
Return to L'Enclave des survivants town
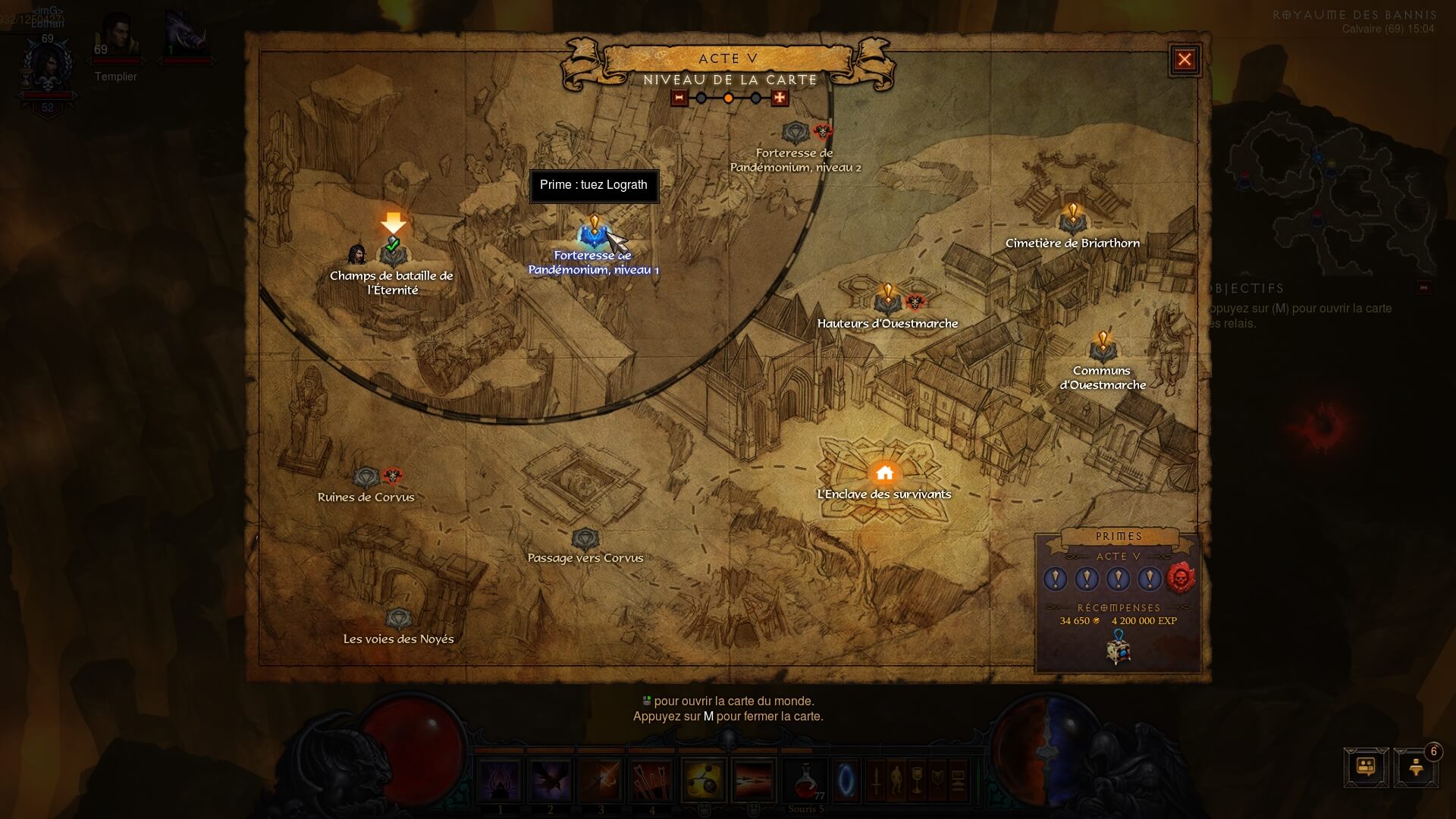[884, 474]
